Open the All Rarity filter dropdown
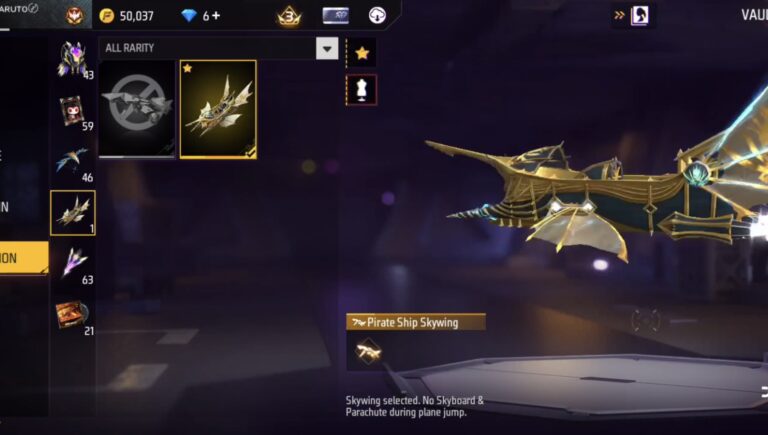Image resolution: width=768 pixels, height=435 pixels. click(x=326, y=48)
